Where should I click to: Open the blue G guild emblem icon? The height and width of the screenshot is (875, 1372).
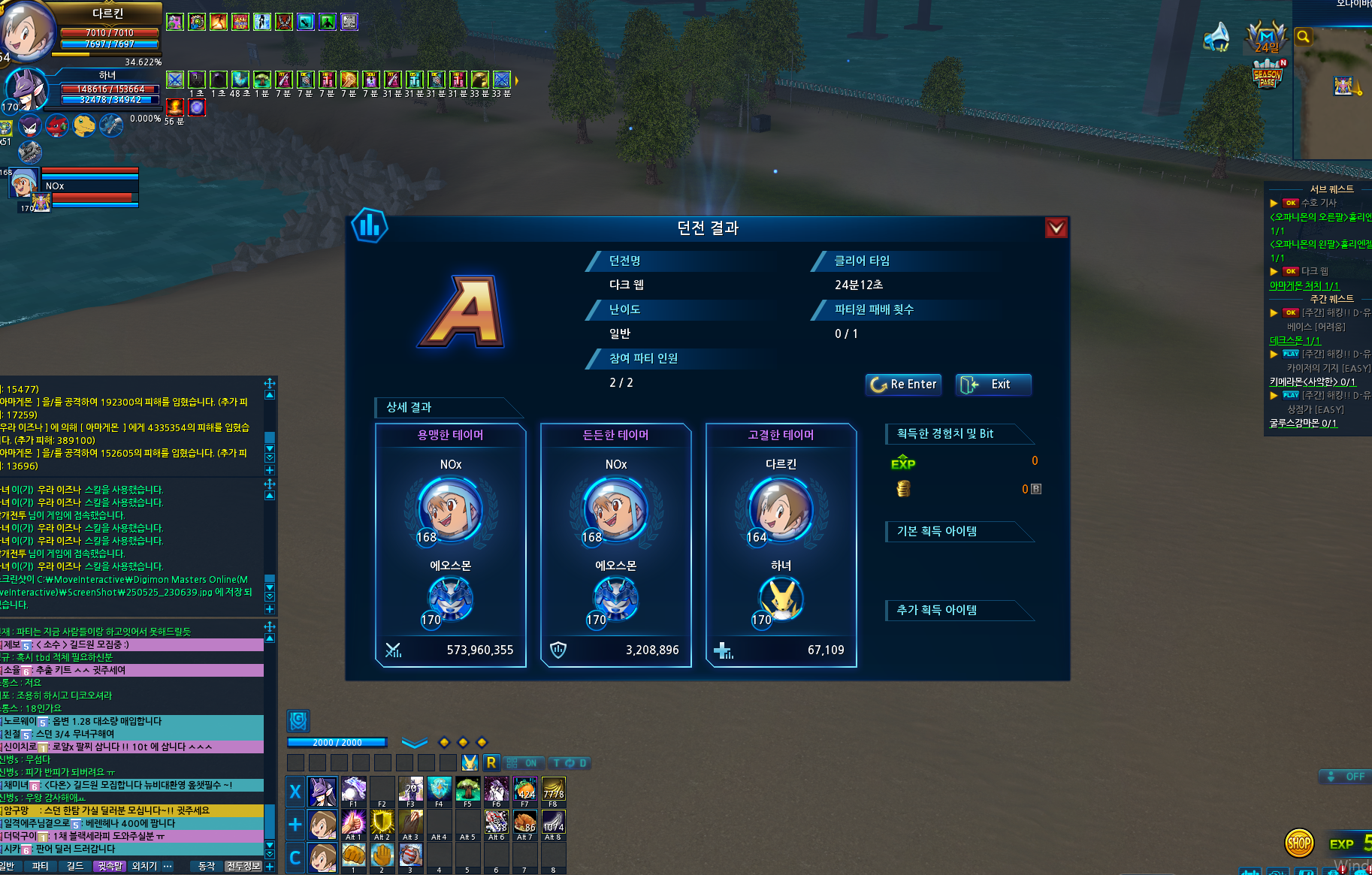click(x=298, y=721)
